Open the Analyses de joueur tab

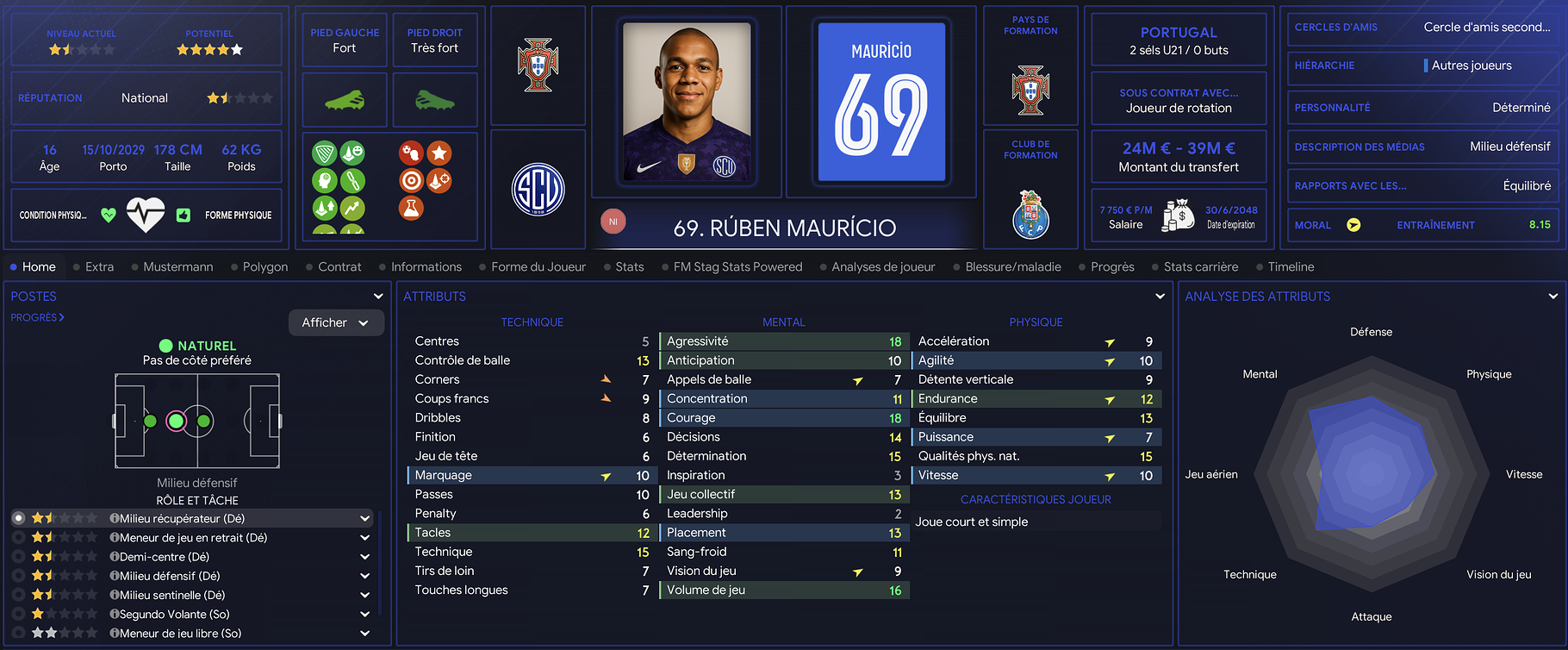click(x=882, y=267)
